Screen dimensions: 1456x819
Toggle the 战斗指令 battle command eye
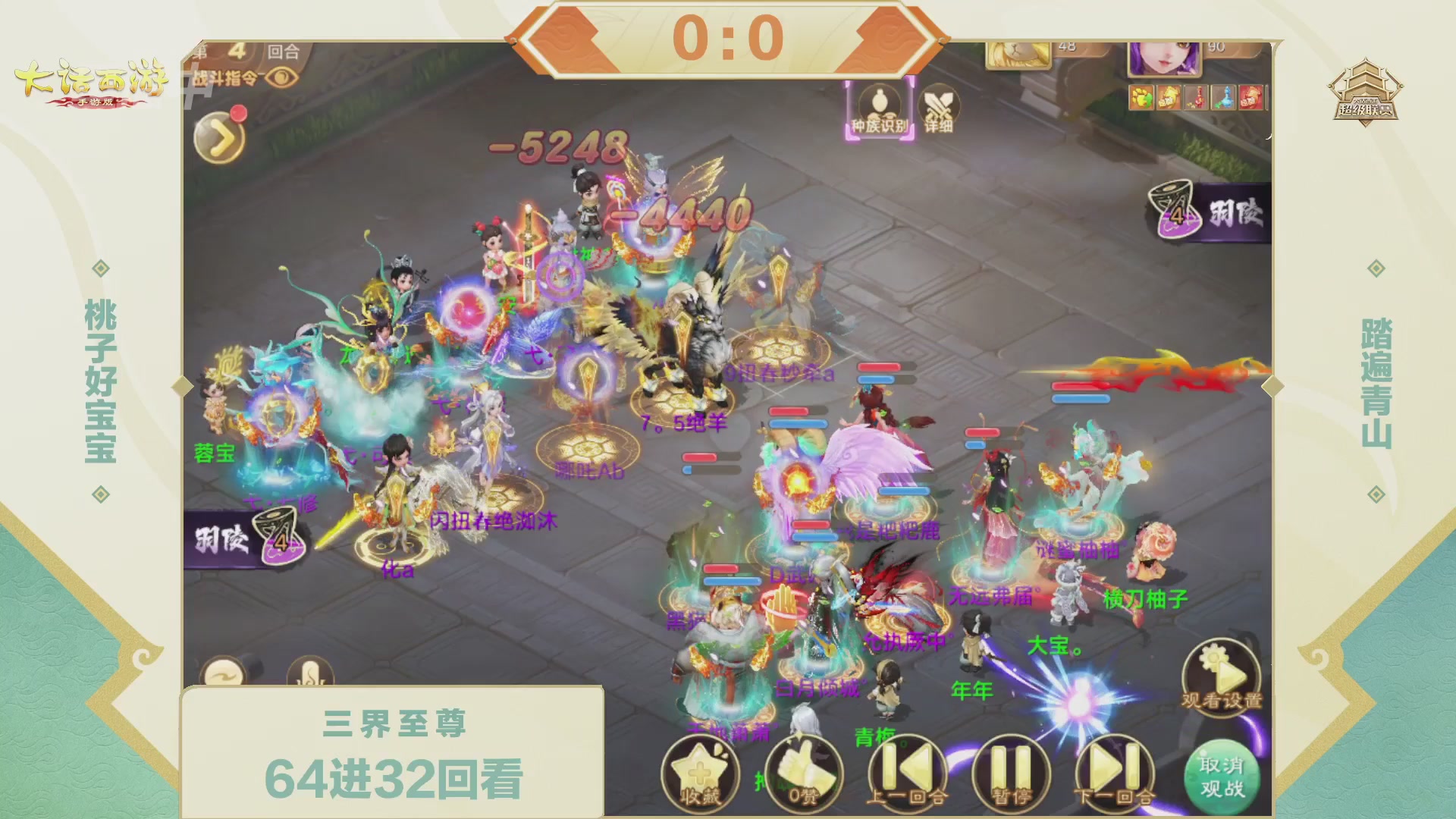(280, 77)
